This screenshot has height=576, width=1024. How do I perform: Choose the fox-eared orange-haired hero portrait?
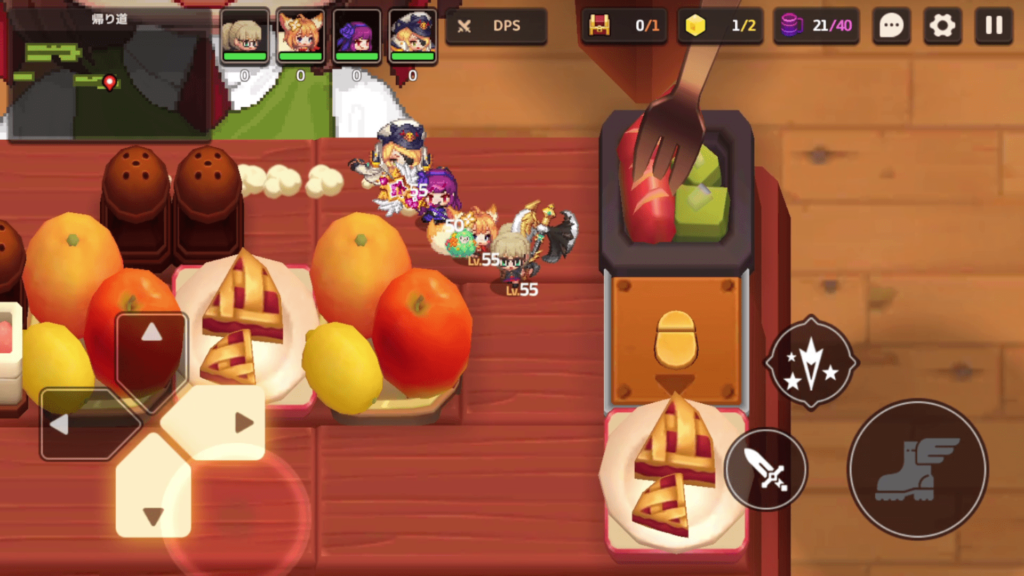pos(300,35)
